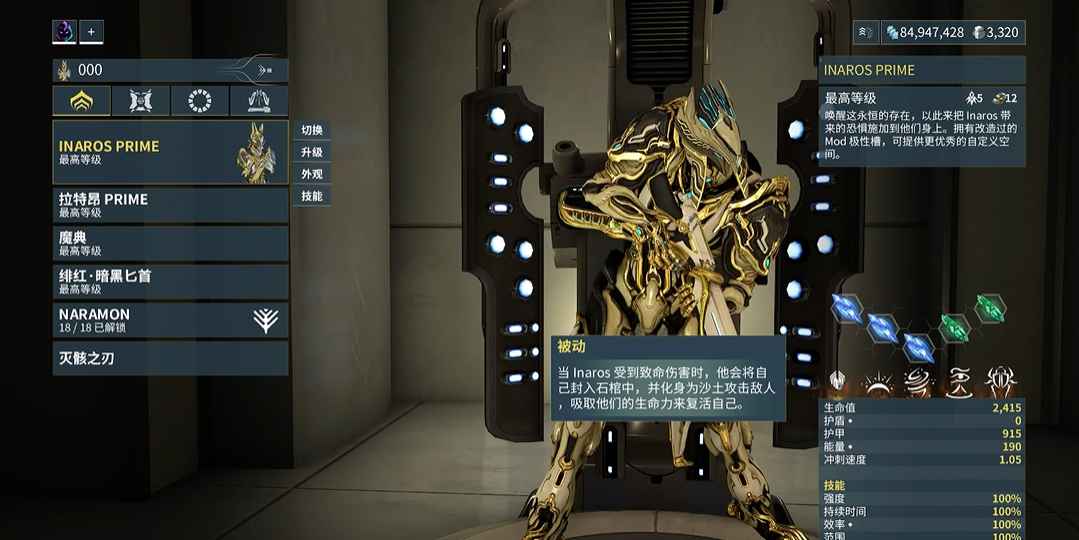Open the 外观 (appearance) menu
The height and width of the screenshot is (540, 1079).
click(312, 174)
